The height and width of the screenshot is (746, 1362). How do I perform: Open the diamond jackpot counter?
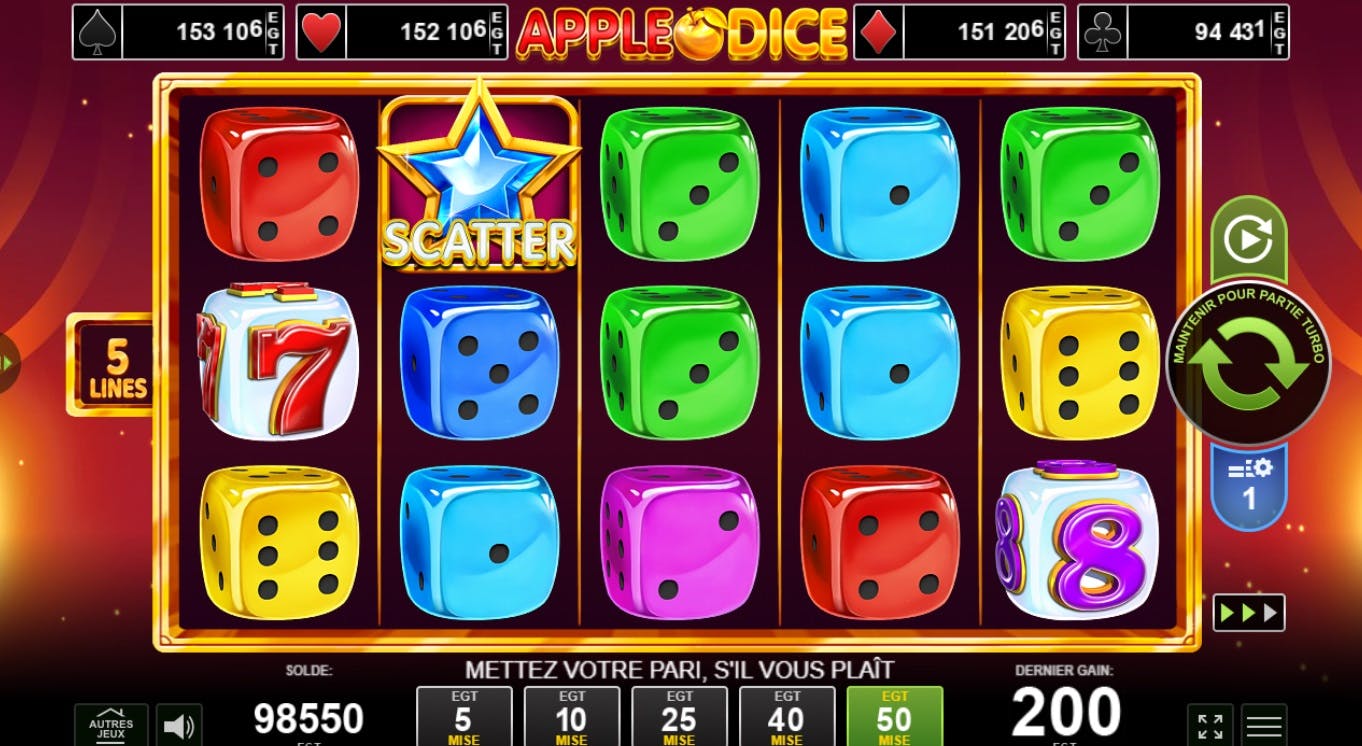[x=960, y=30]
